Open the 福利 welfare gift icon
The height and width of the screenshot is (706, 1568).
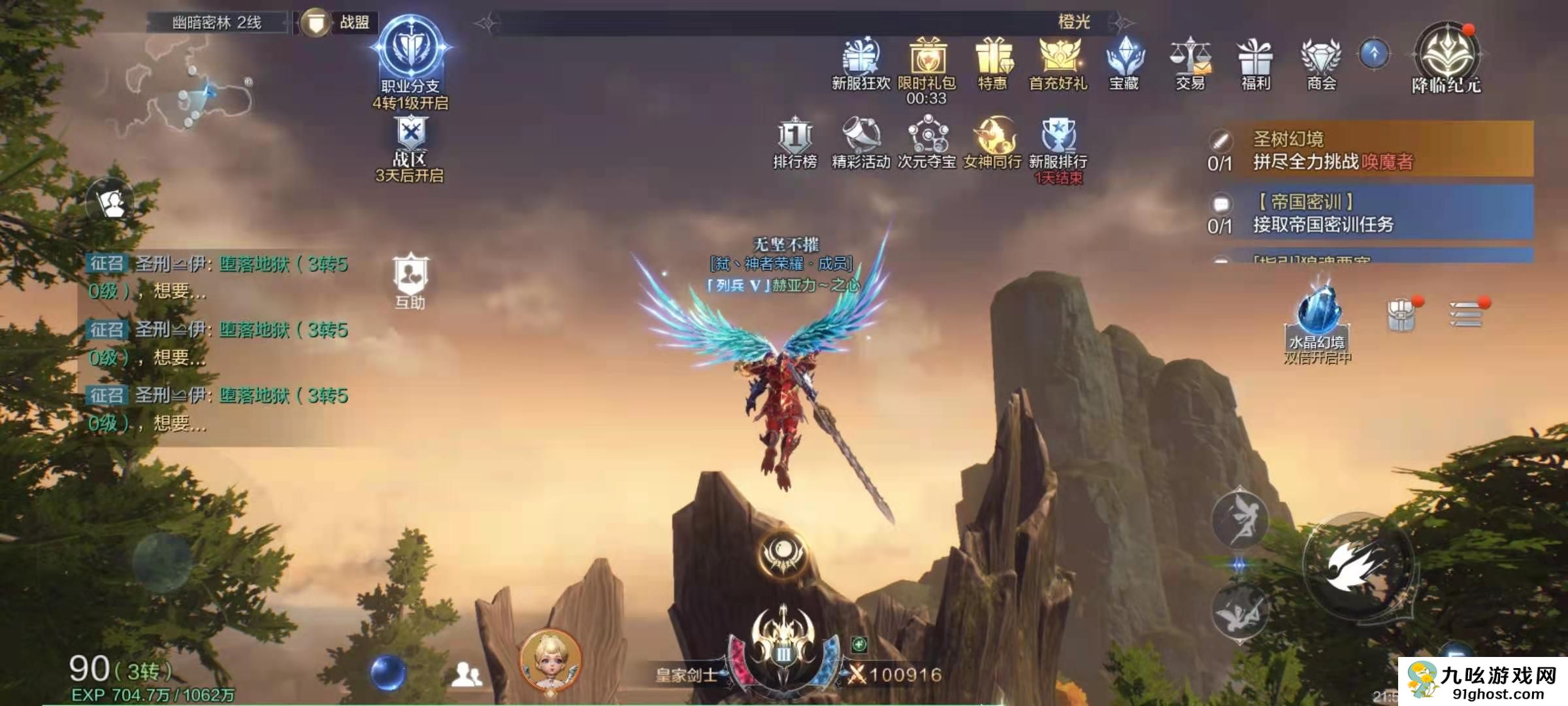coord(1255,58)
